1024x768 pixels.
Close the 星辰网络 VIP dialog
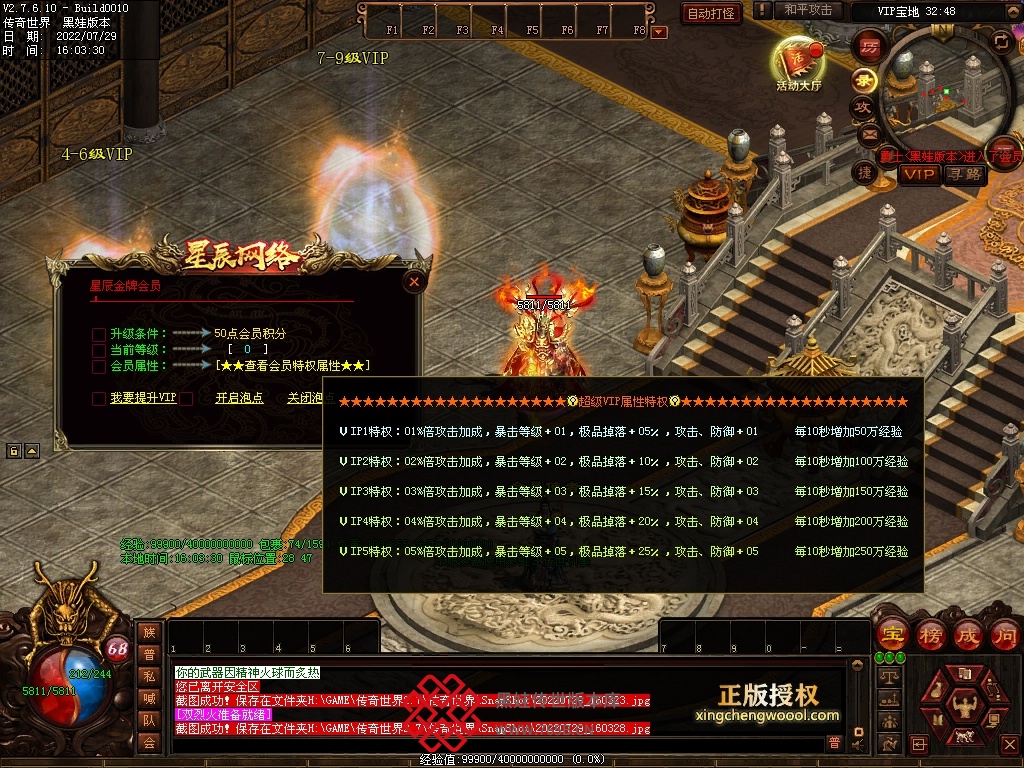coord(414,283)
